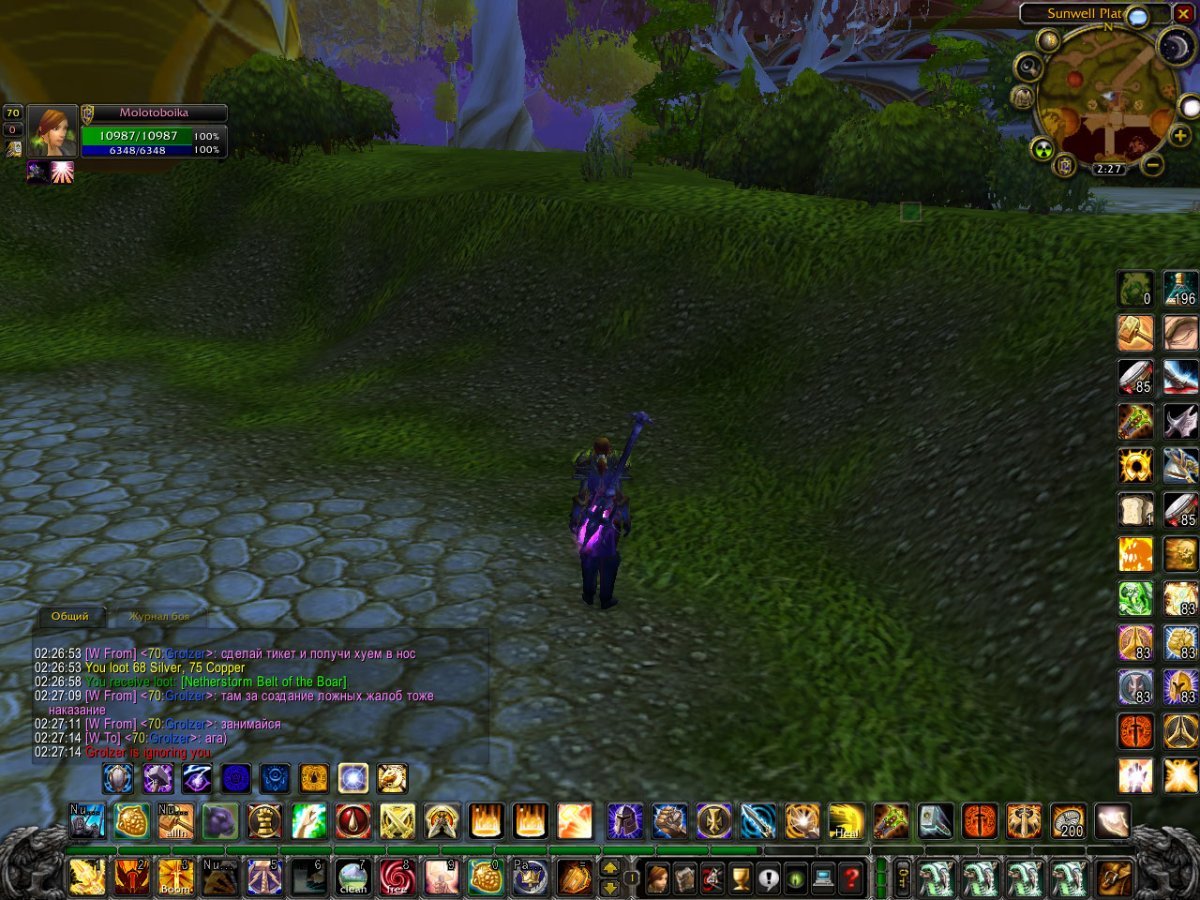Screen dimensions: 1200x900
Task: Use the action slot labeled clean
Action: (351, 877)
